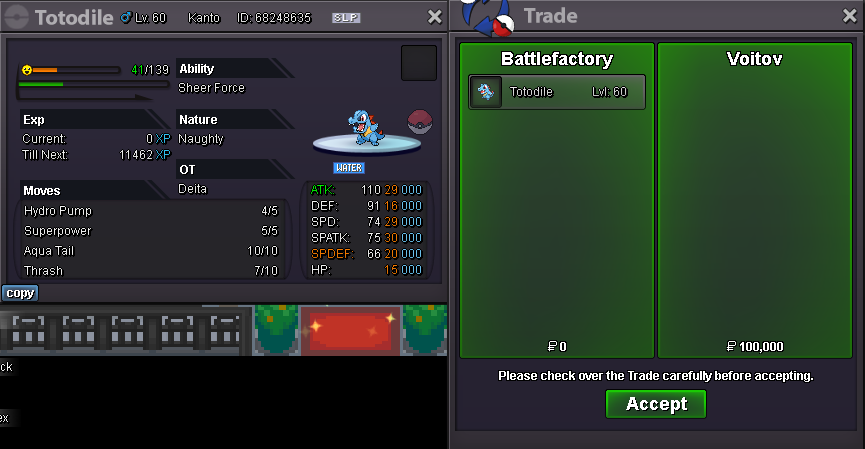Close the Trade window
Image resolution: width=865 pixels, height=449 pixels.
(x=850, y=17)
